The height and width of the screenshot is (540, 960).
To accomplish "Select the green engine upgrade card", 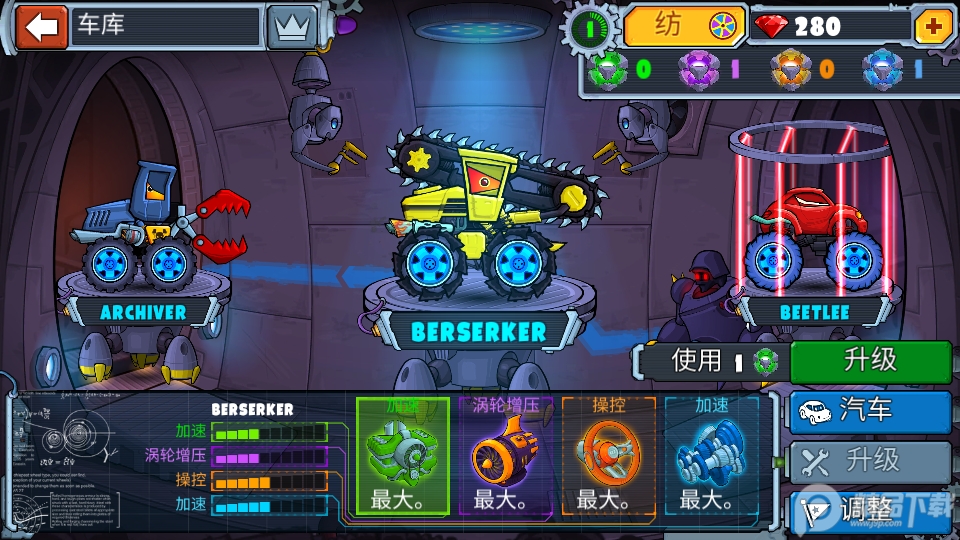I will pyautogui.click(x=401, y=456).
